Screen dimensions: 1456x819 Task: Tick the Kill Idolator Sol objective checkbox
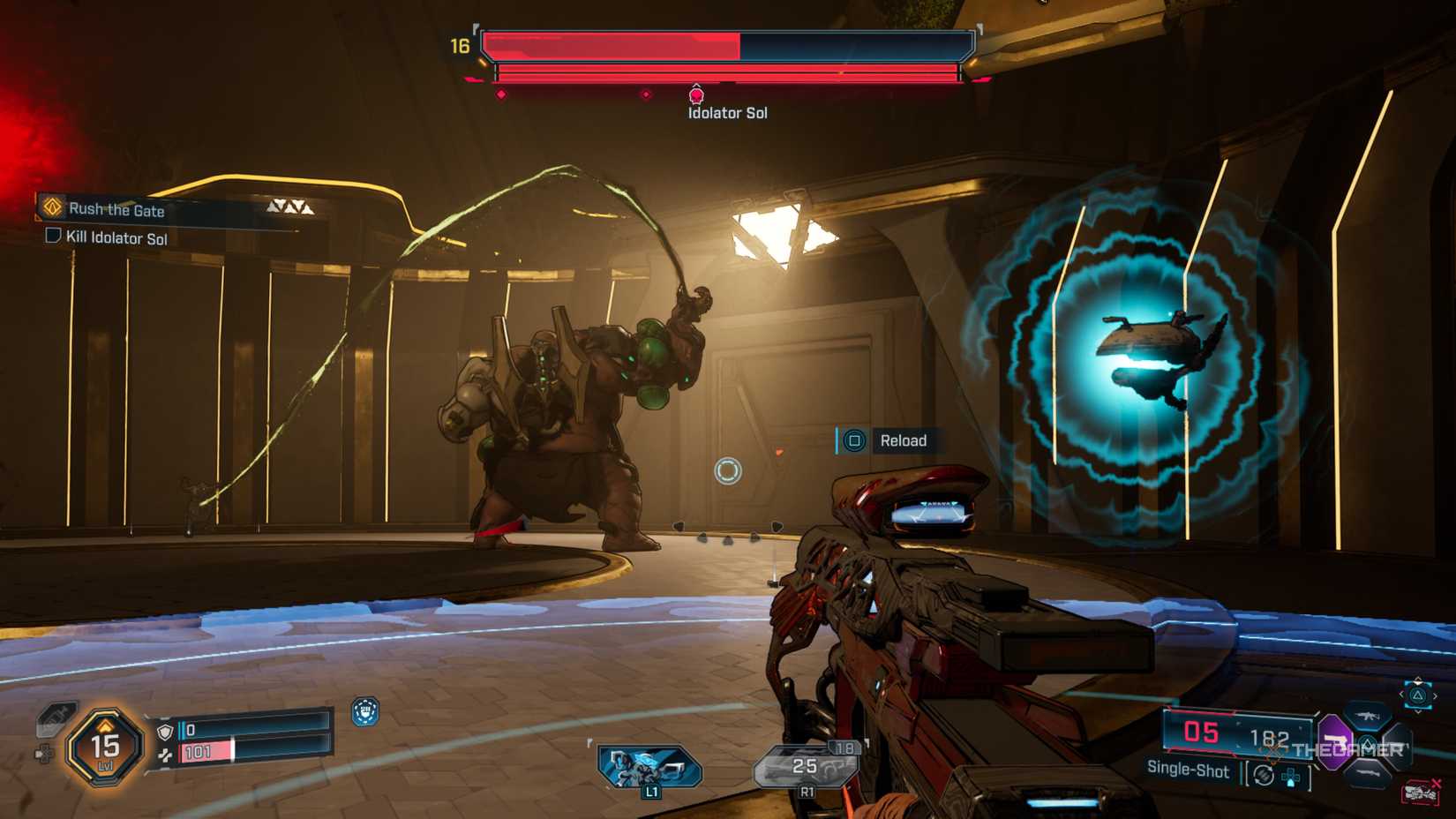53,236
